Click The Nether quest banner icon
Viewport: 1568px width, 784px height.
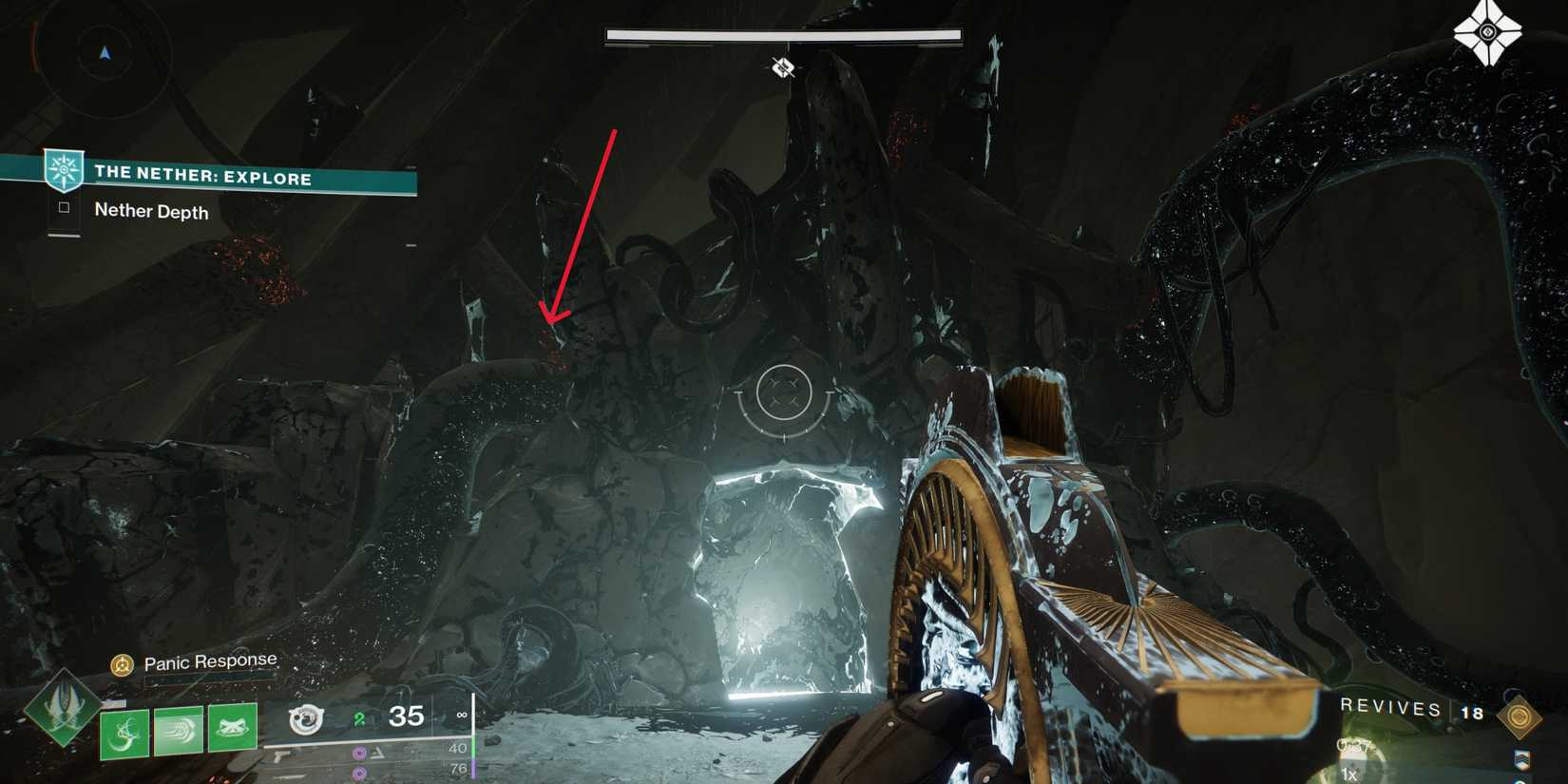[x=62, y=168]
